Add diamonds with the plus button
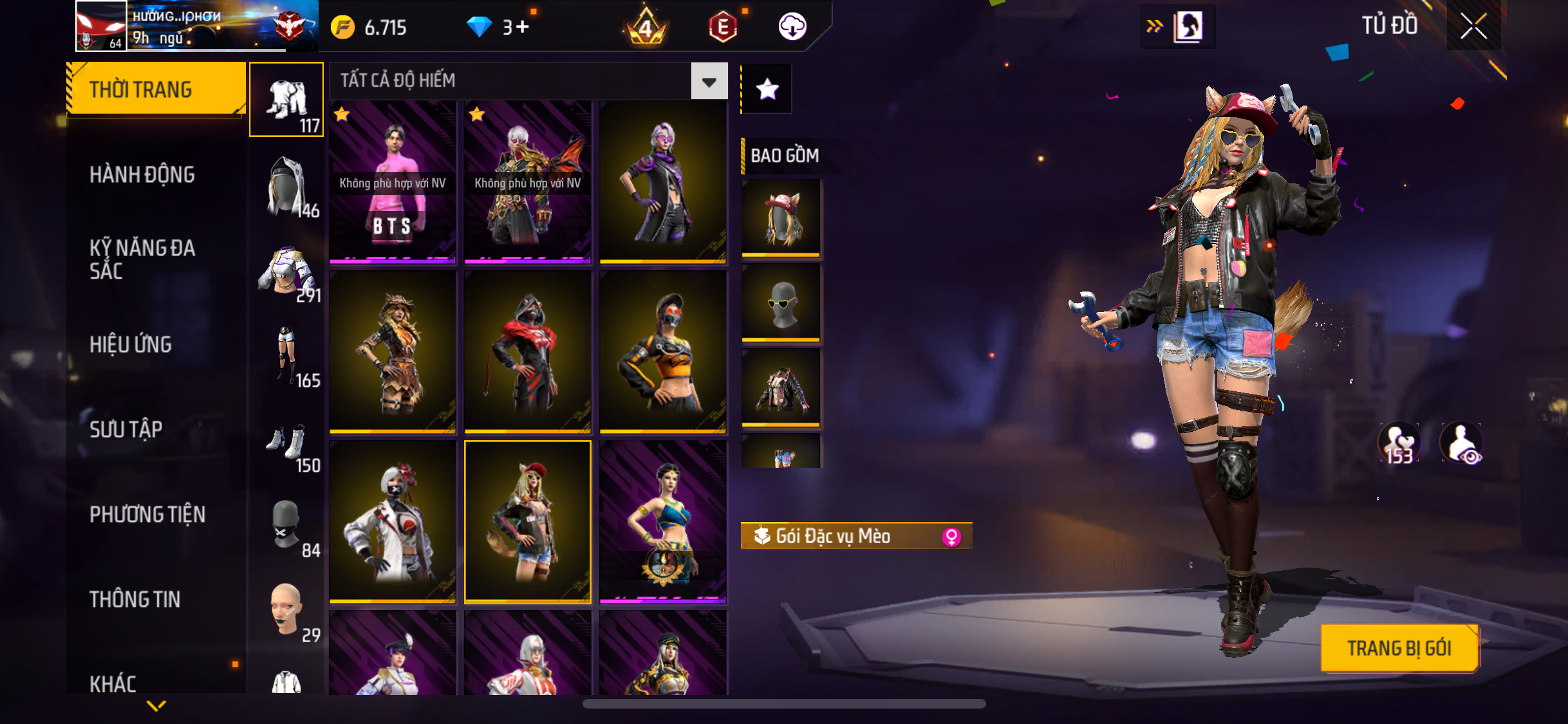 tap(522, 27)
